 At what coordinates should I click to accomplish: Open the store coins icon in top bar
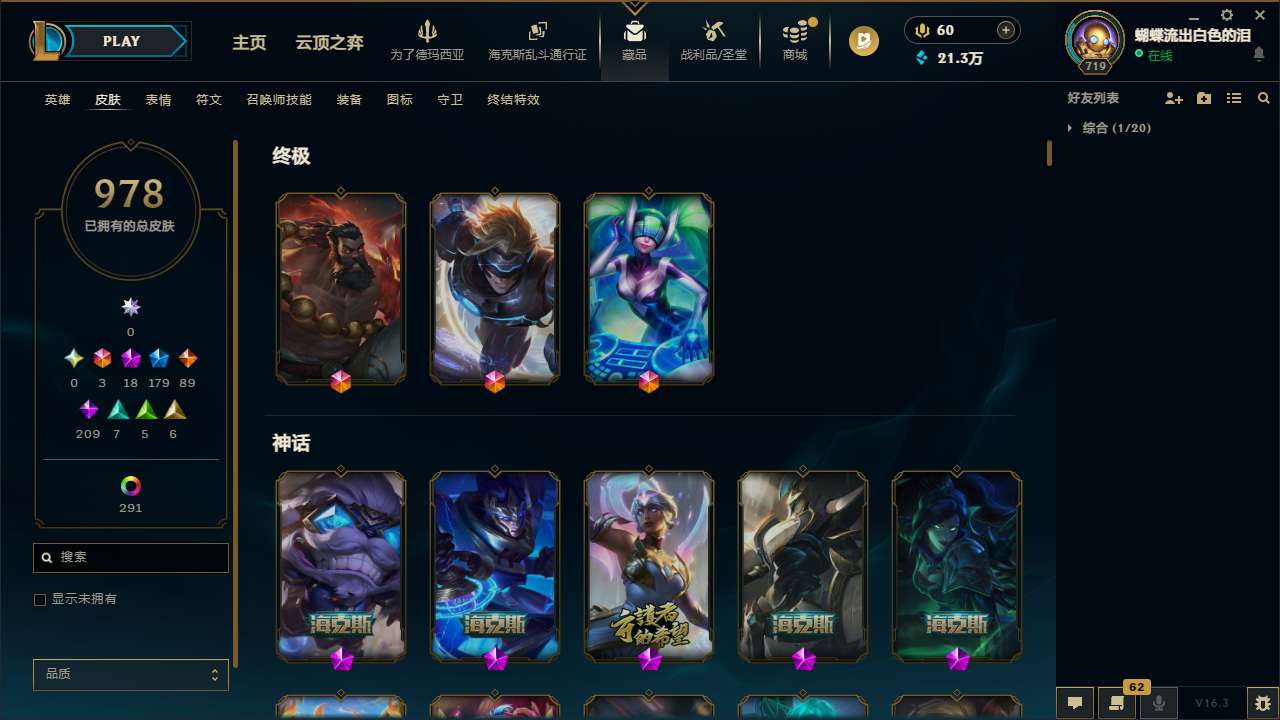coord(795,30)
